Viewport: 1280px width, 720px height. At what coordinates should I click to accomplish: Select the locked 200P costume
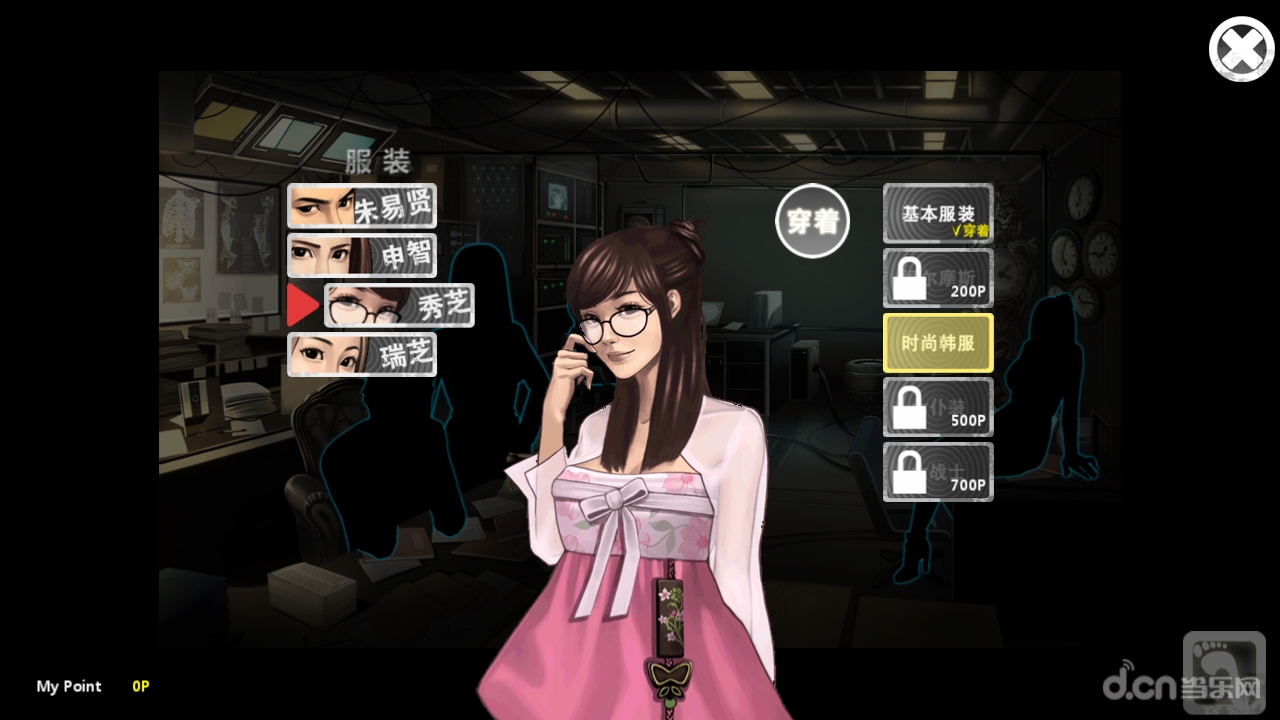click(x=937, y=278)
